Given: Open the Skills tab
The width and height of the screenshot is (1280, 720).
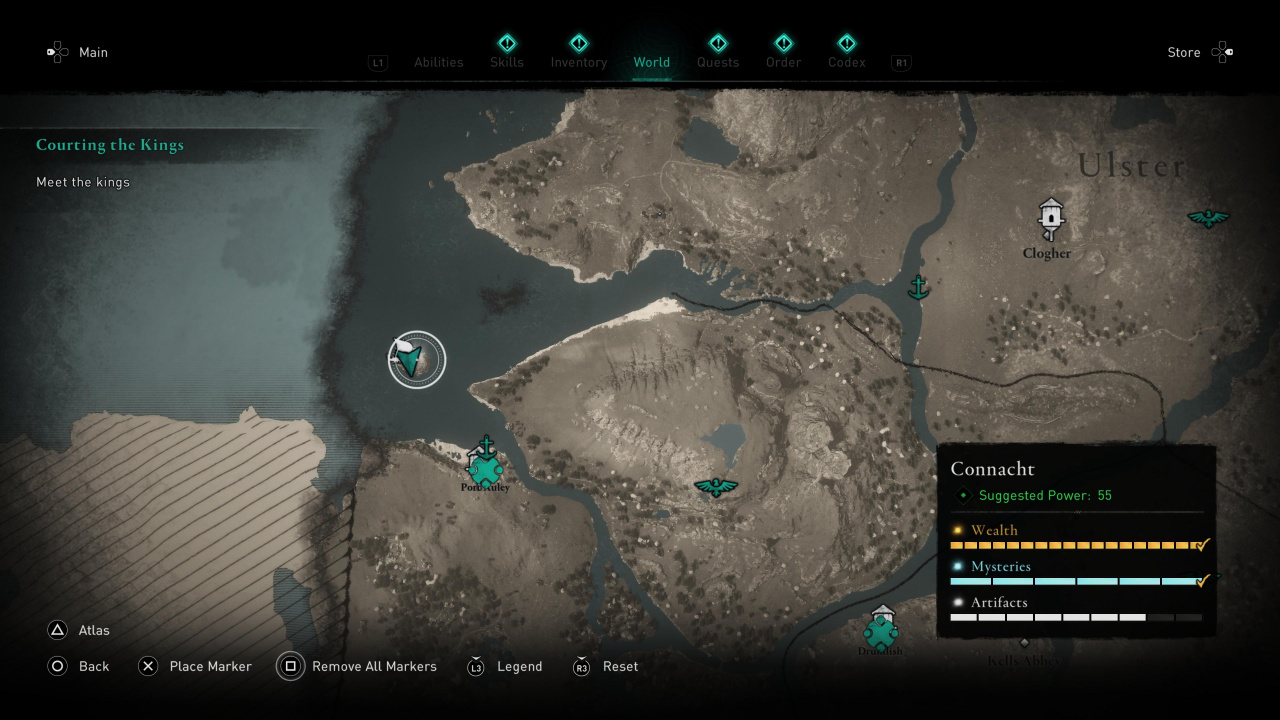Looking at the screenshot, I should [x=507, y=61].
